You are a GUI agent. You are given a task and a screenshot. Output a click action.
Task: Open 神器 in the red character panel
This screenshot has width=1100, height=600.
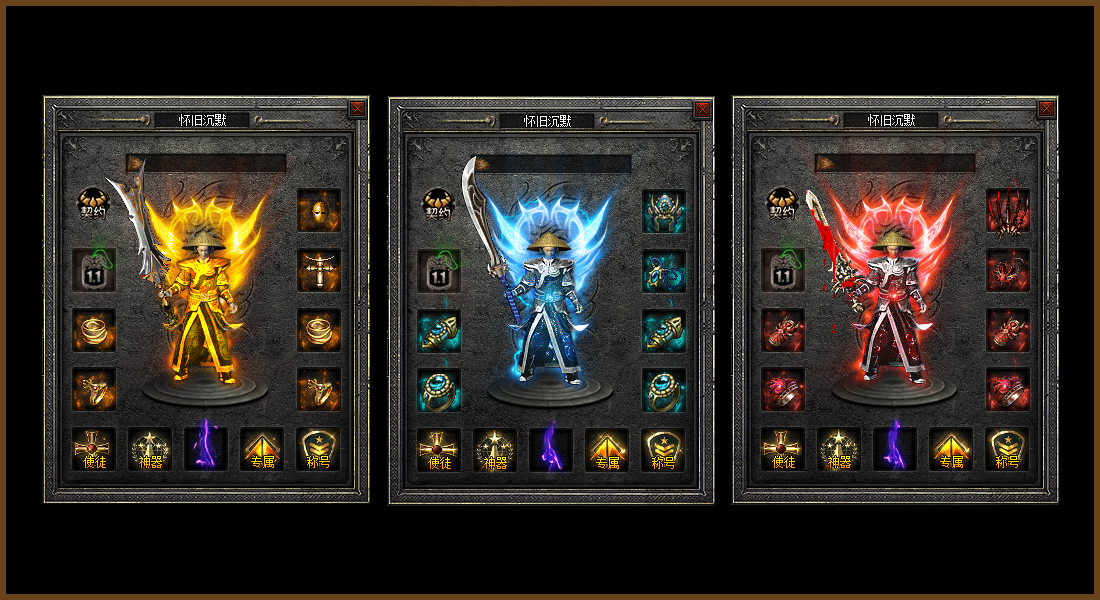click(x=839, y=450)
